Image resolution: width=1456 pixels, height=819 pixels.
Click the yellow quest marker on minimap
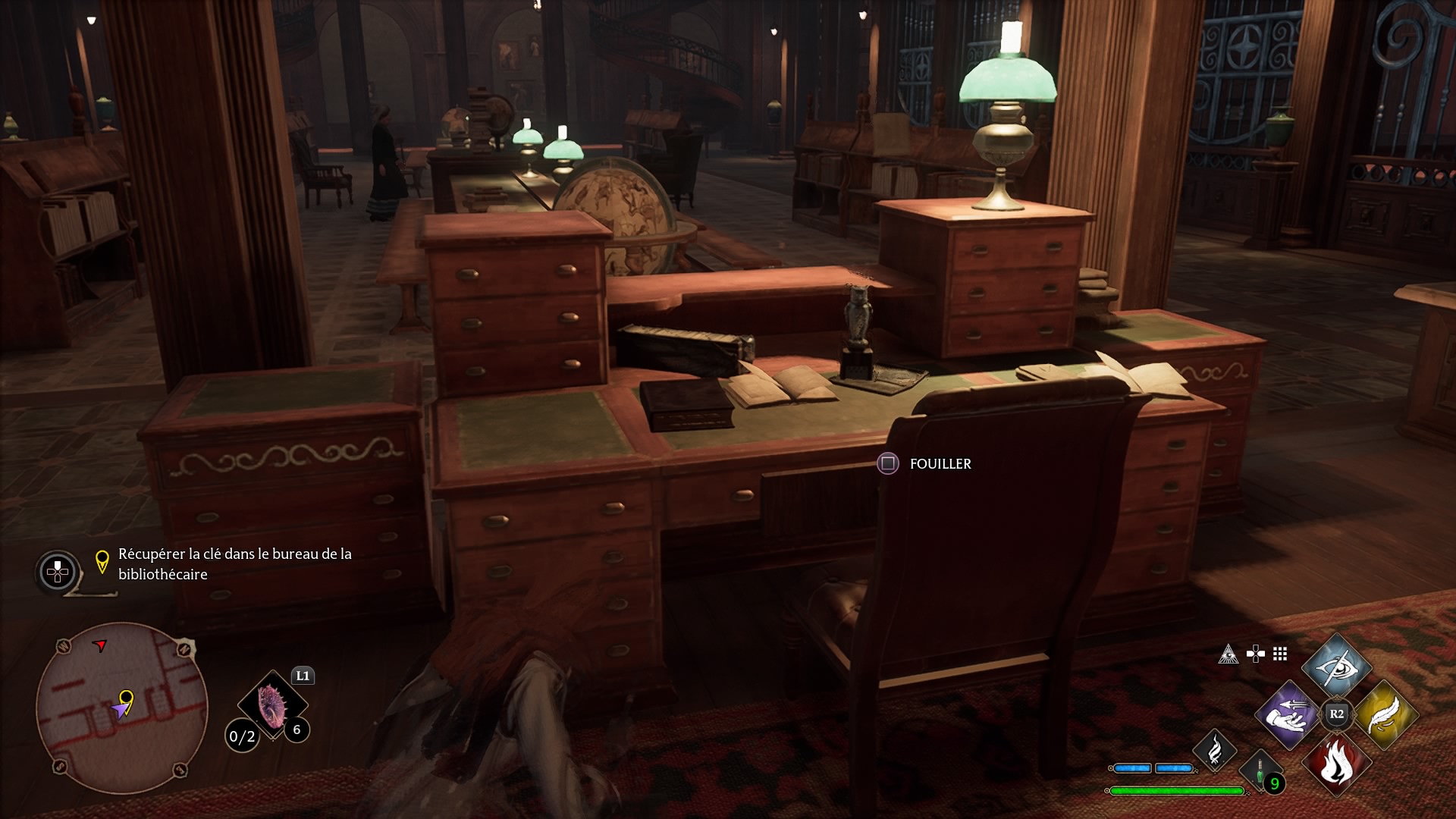coord(127,698)
